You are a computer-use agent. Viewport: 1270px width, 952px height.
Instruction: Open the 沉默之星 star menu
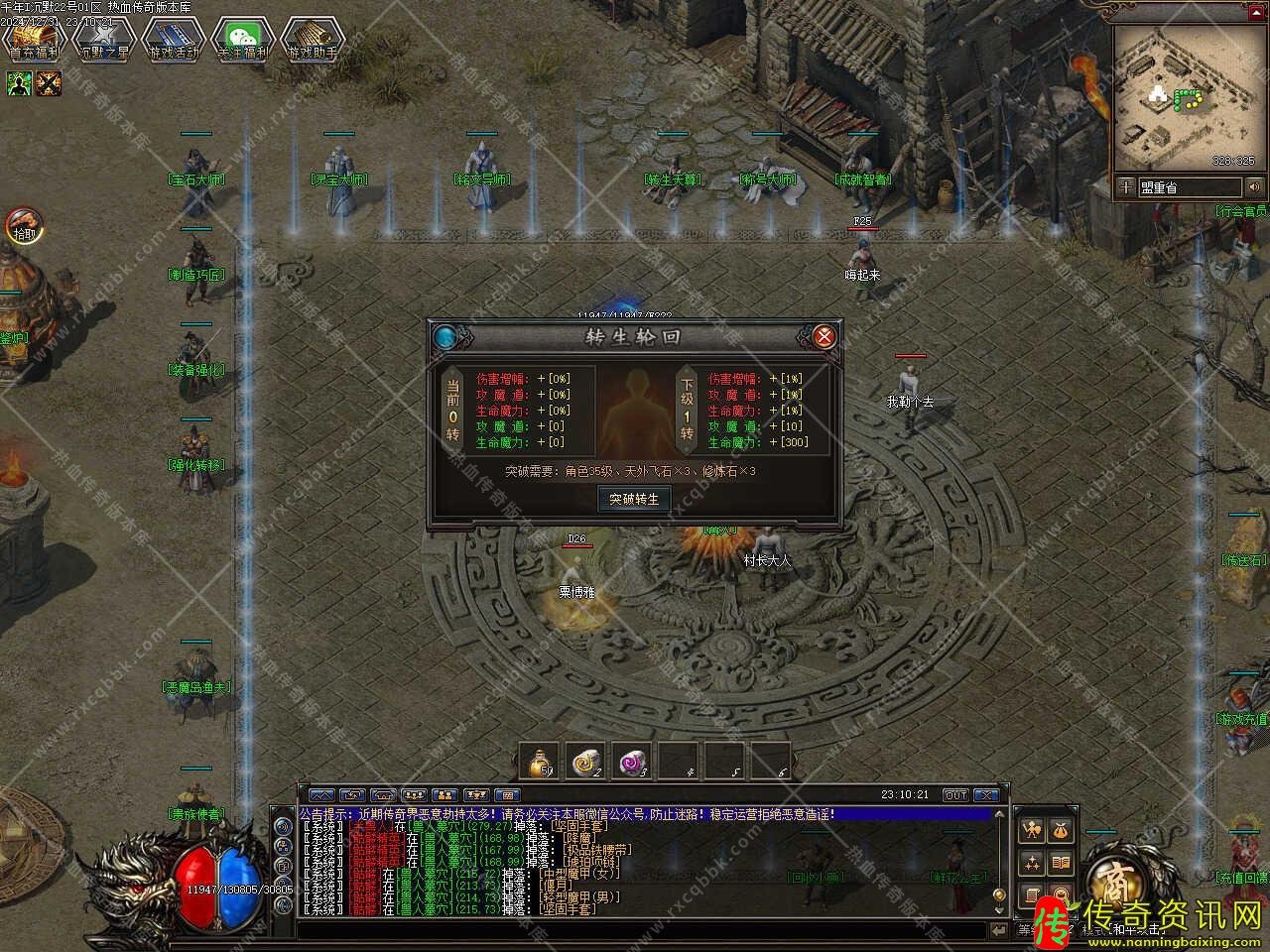tap(103, 40)
